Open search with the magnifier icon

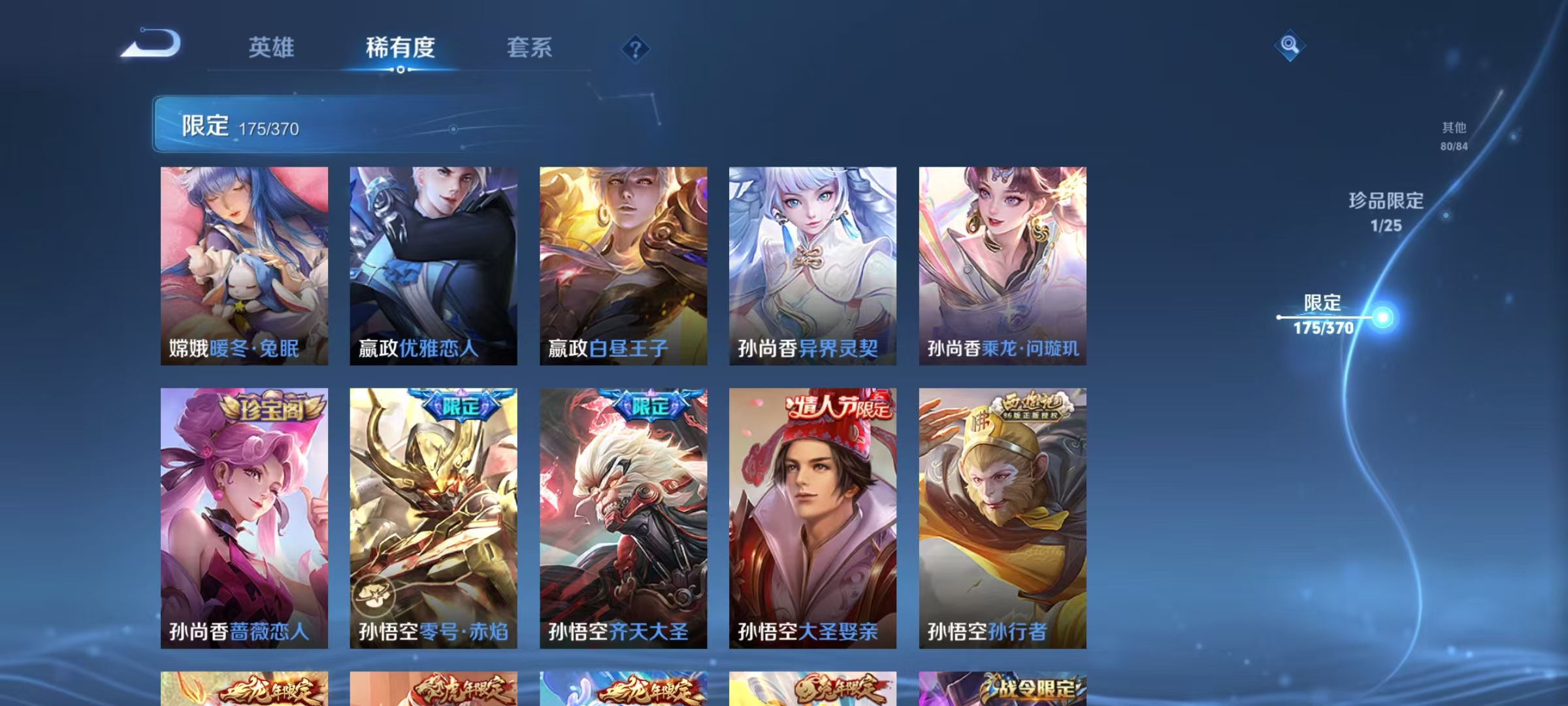click(1290, 47)
